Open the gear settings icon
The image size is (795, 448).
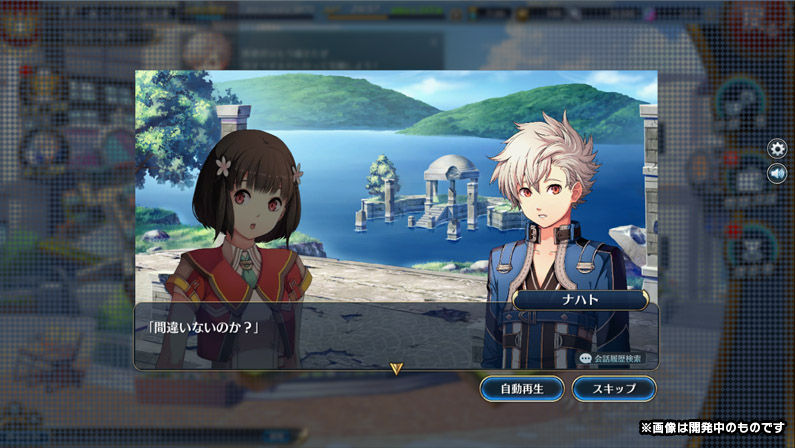click(777, 149)
